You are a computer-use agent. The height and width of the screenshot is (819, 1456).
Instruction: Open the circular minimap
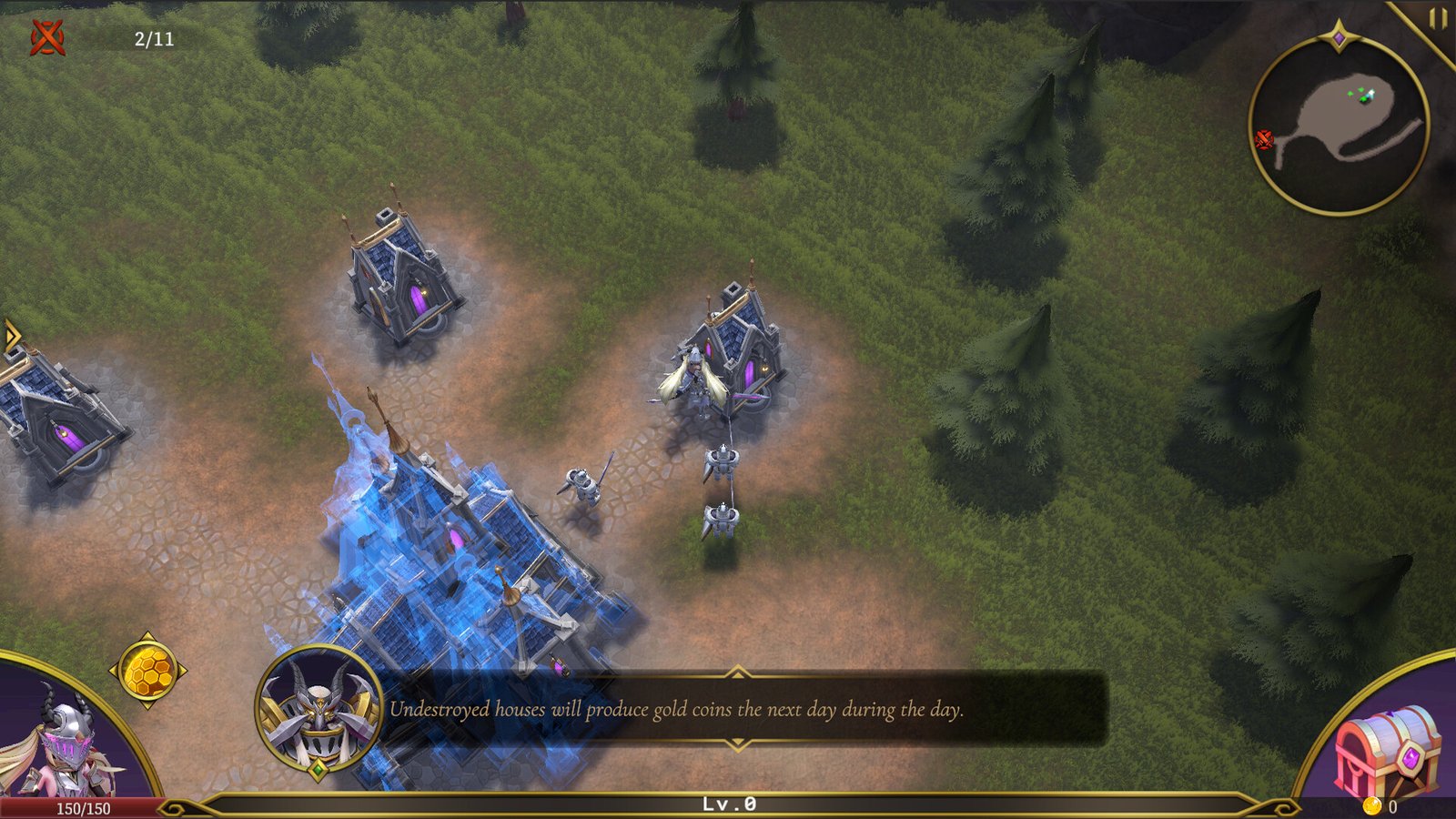[1339, 125]
